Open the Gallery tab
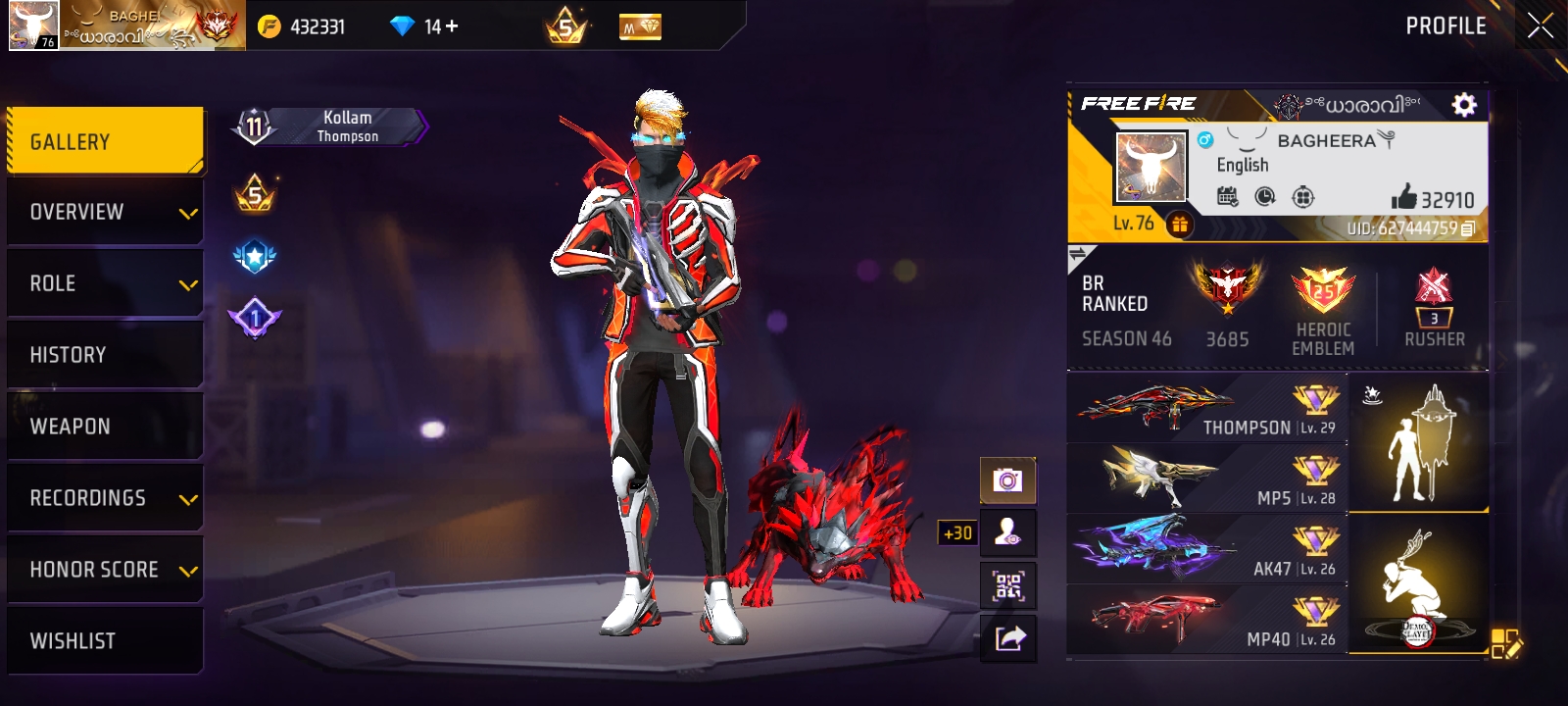The height and width of the screenshot is (706, 1568). pos(105,142)
